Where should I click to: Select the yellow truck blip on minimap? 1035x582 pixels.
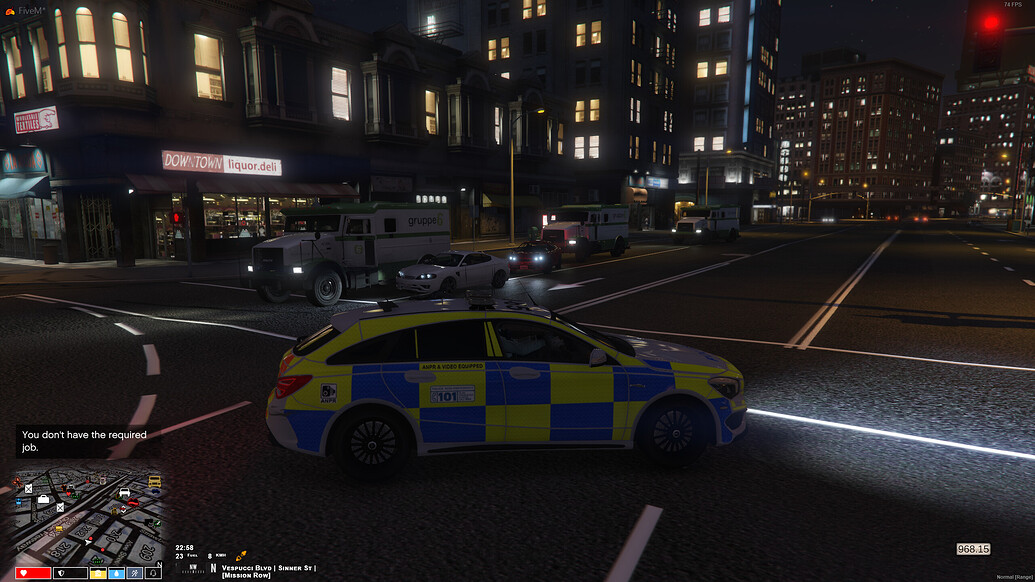[154, 481]
